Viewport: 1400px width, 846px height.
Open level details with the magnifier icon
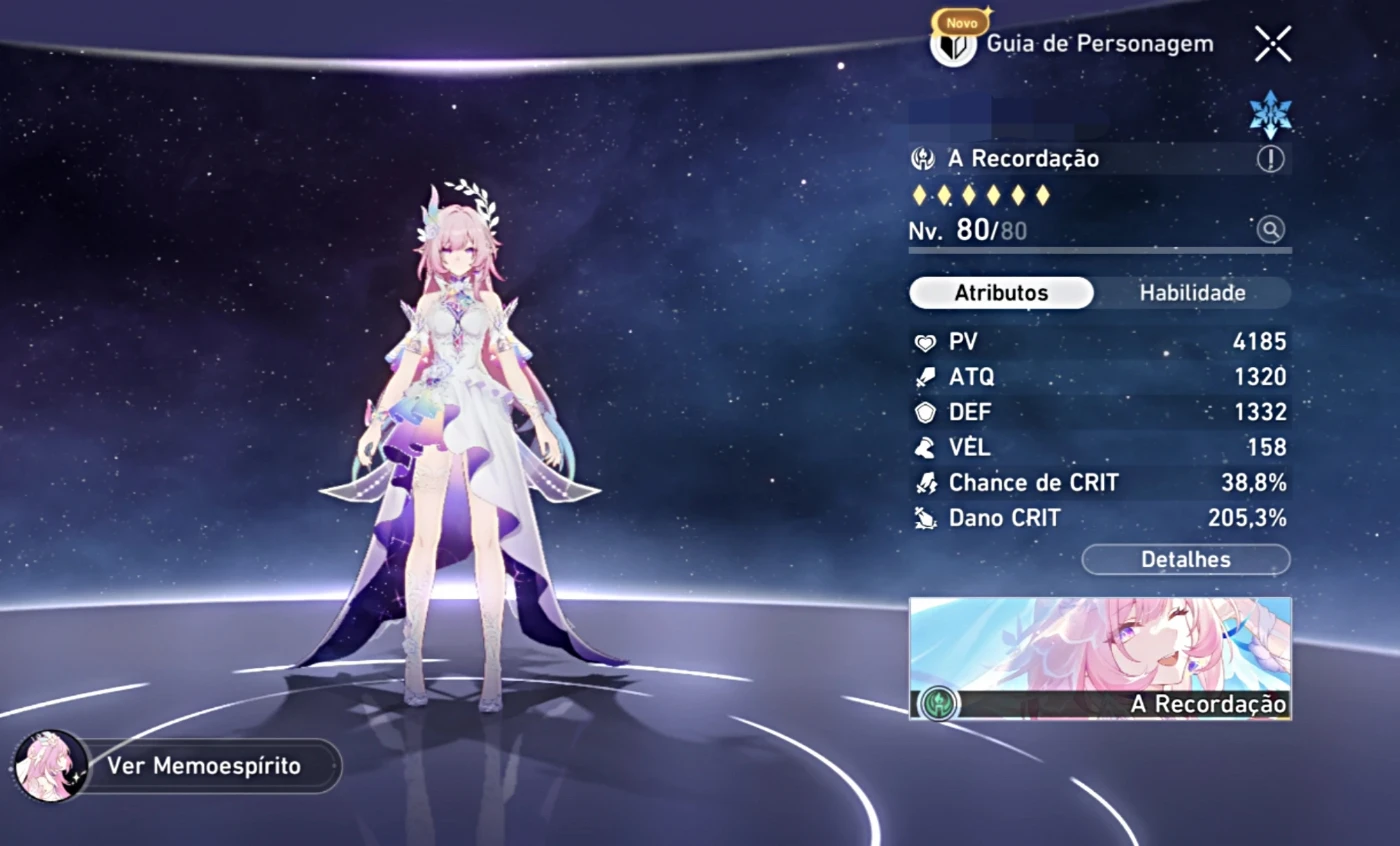tap(1270, 230)
